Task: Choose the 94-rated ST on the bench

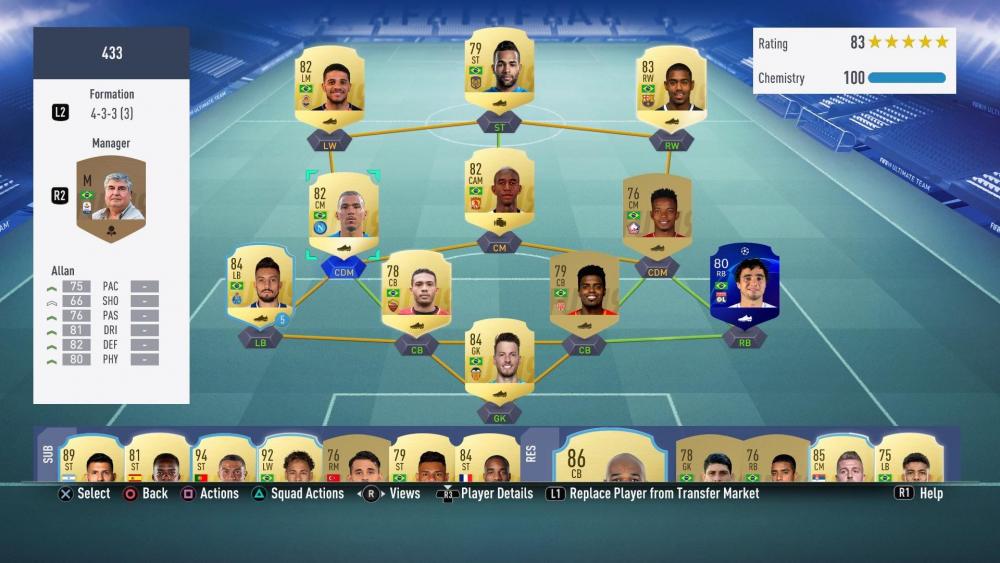Action: [x=222, y=458]
